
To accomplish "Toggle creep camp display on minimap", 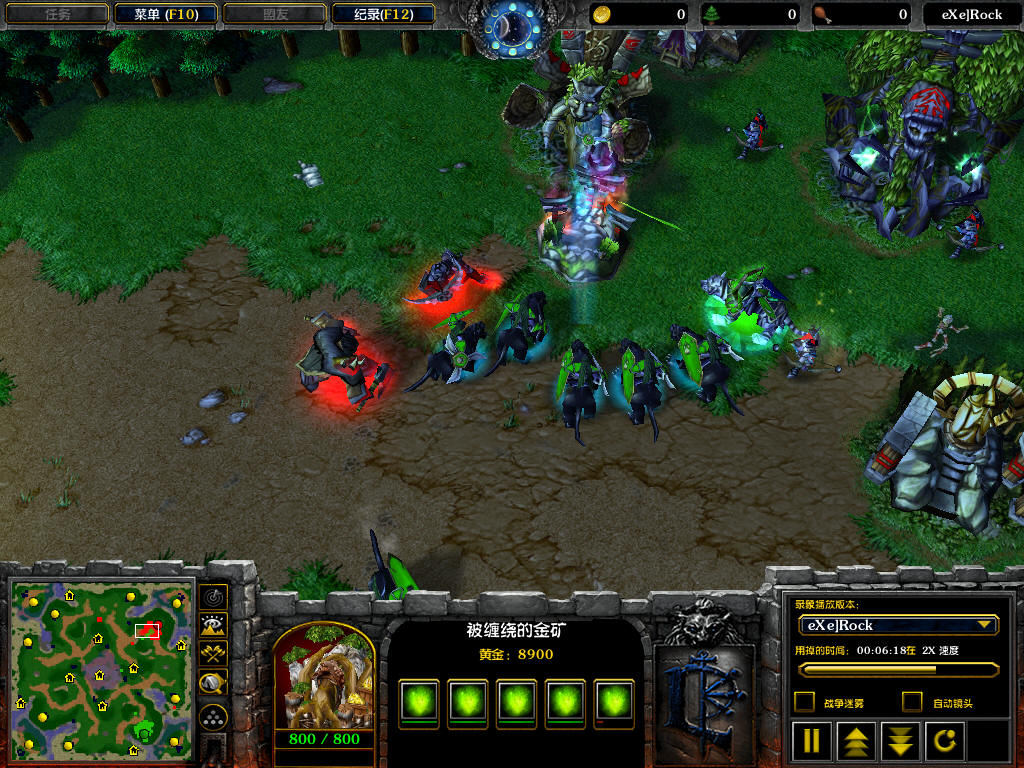I will 213,684.
